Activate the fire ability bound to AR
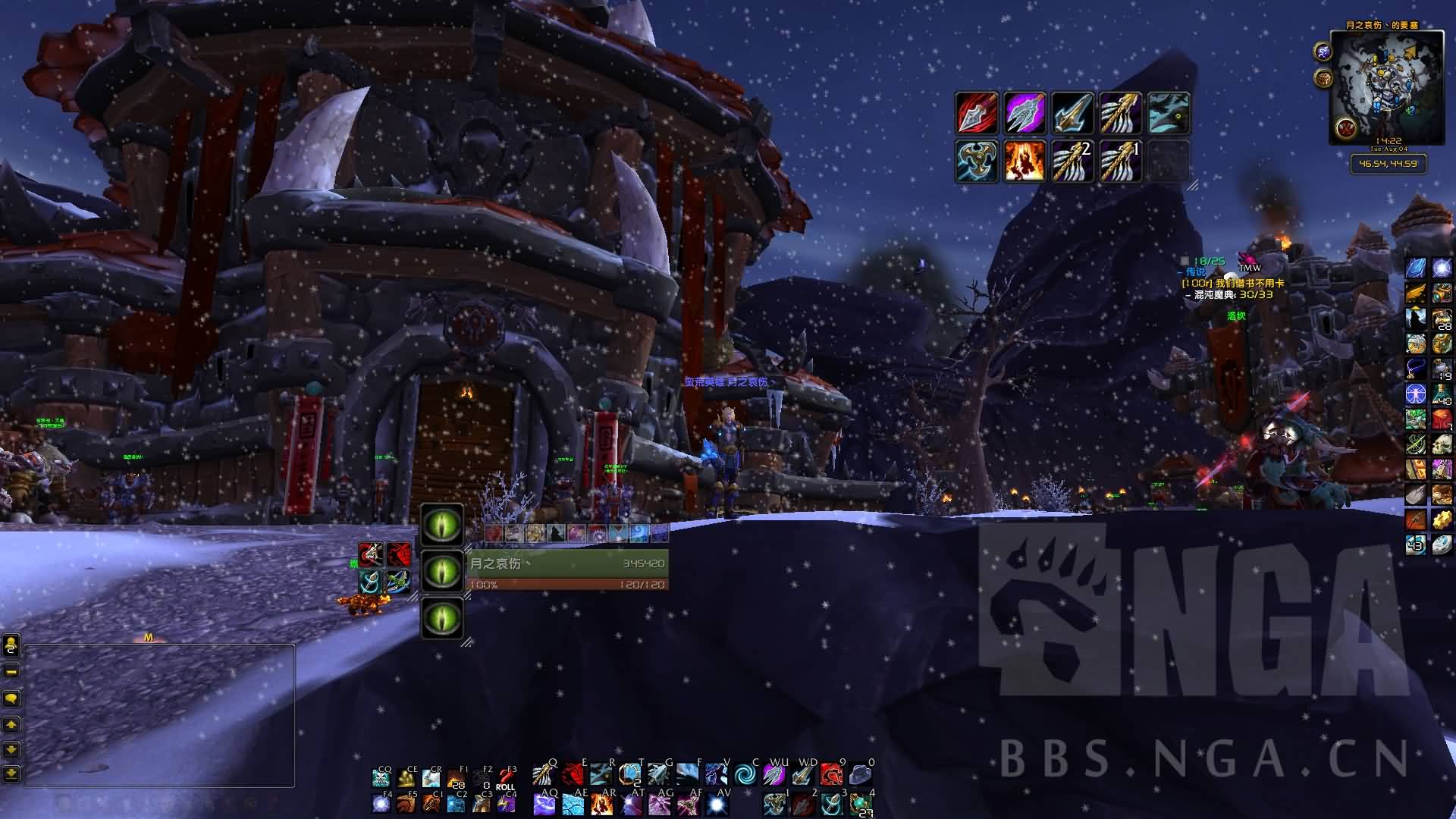 [601, 804]
